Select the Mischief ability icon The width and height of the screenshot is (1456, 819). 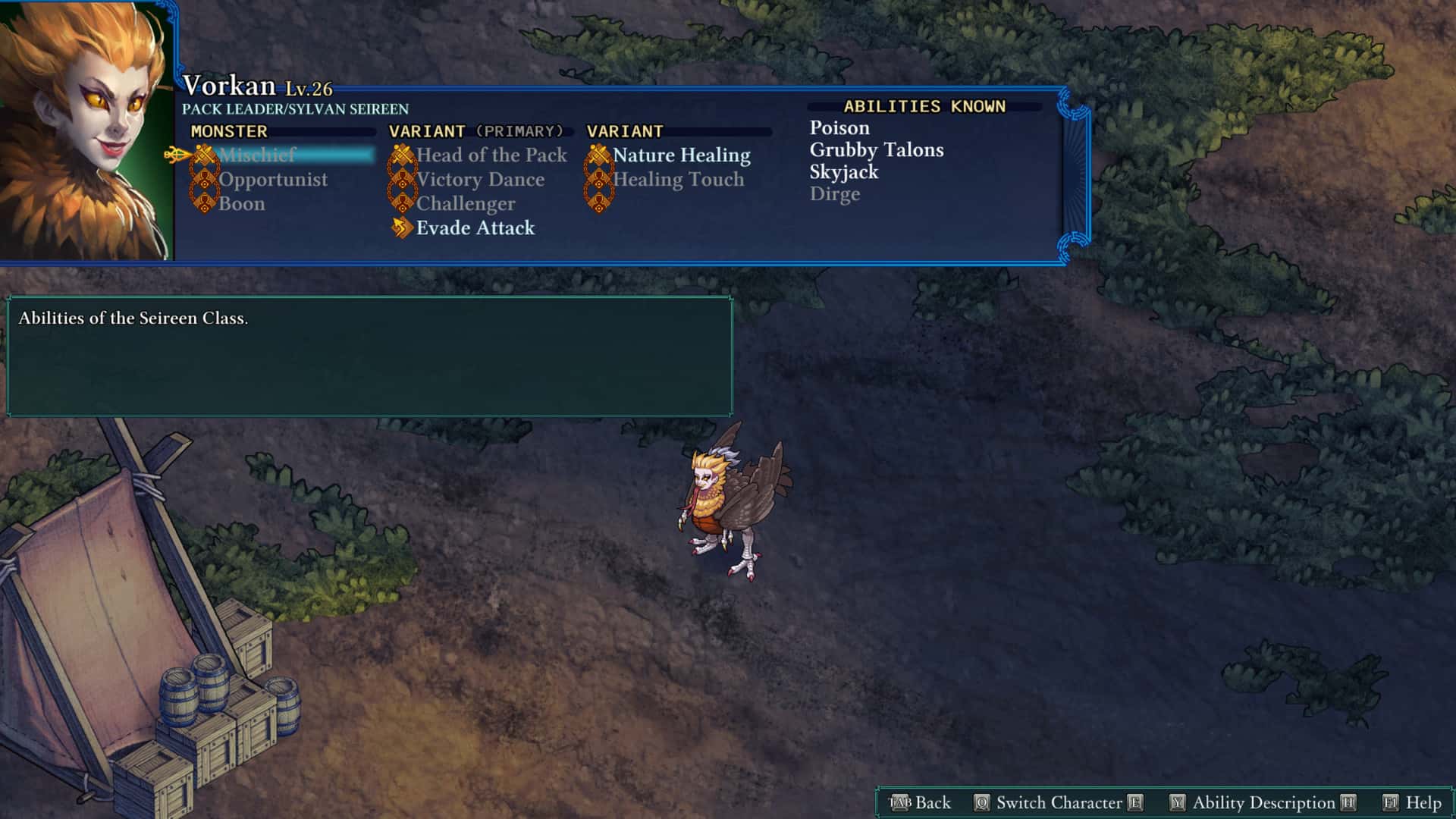pos(203,155)
